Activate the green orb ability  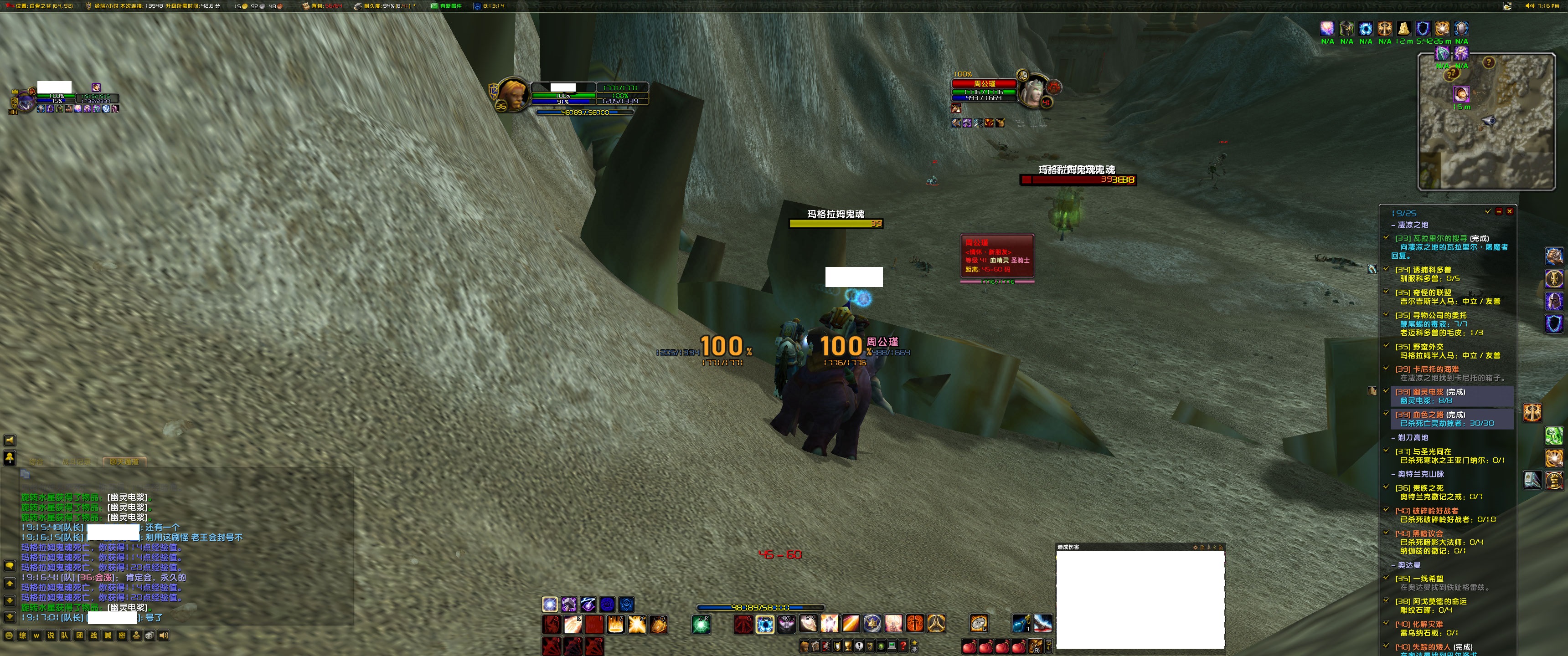pos(701,624)
